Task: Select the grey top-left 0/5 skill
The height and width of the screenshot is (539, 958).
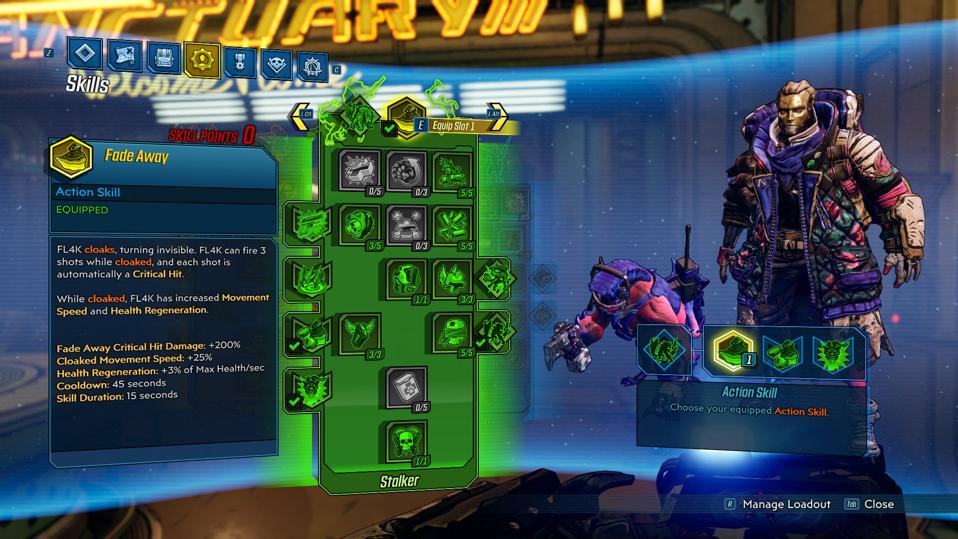Action: [359, 171]
